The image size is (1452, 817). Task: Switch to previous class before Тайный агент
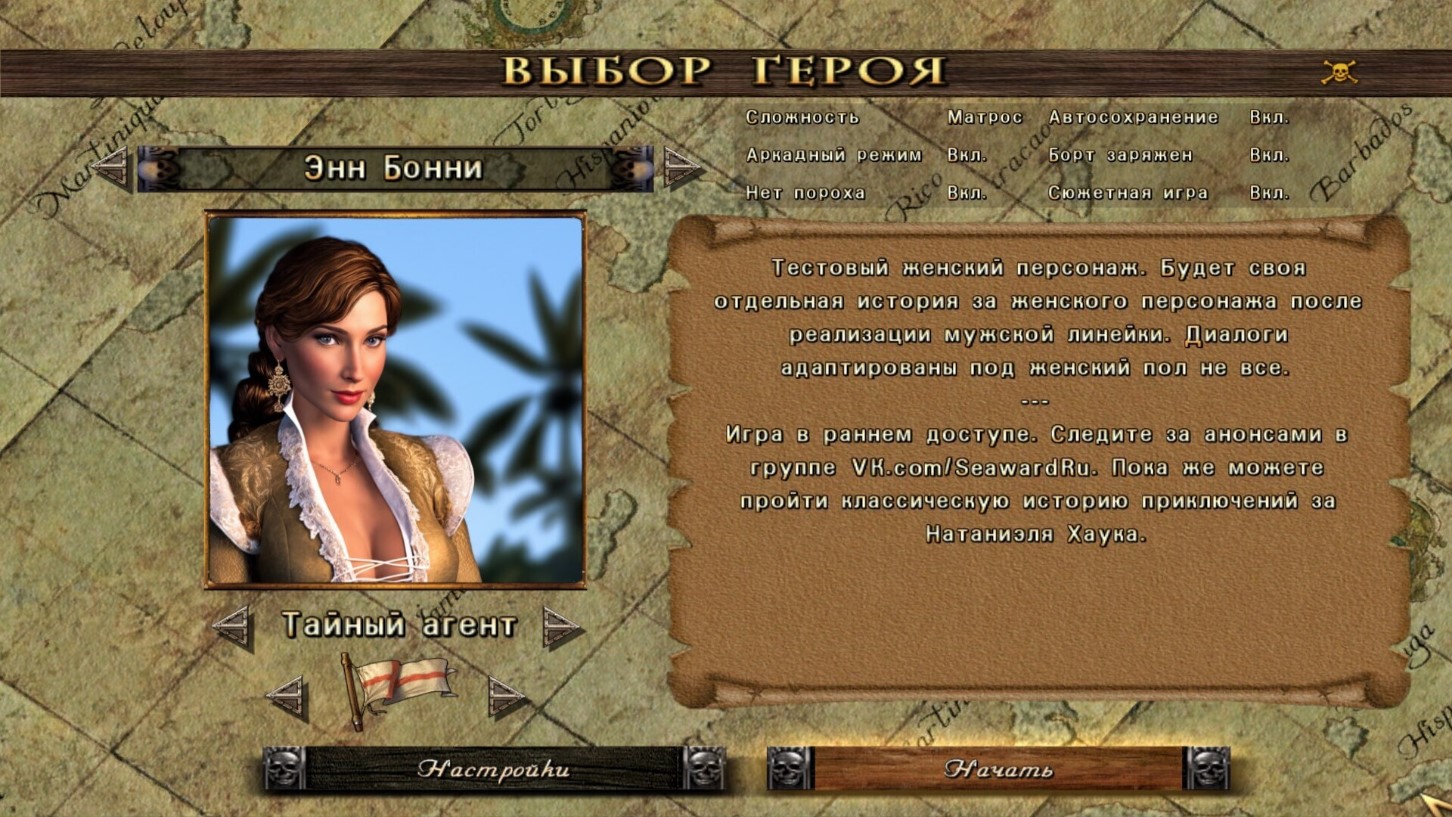(x=232, y=627)
